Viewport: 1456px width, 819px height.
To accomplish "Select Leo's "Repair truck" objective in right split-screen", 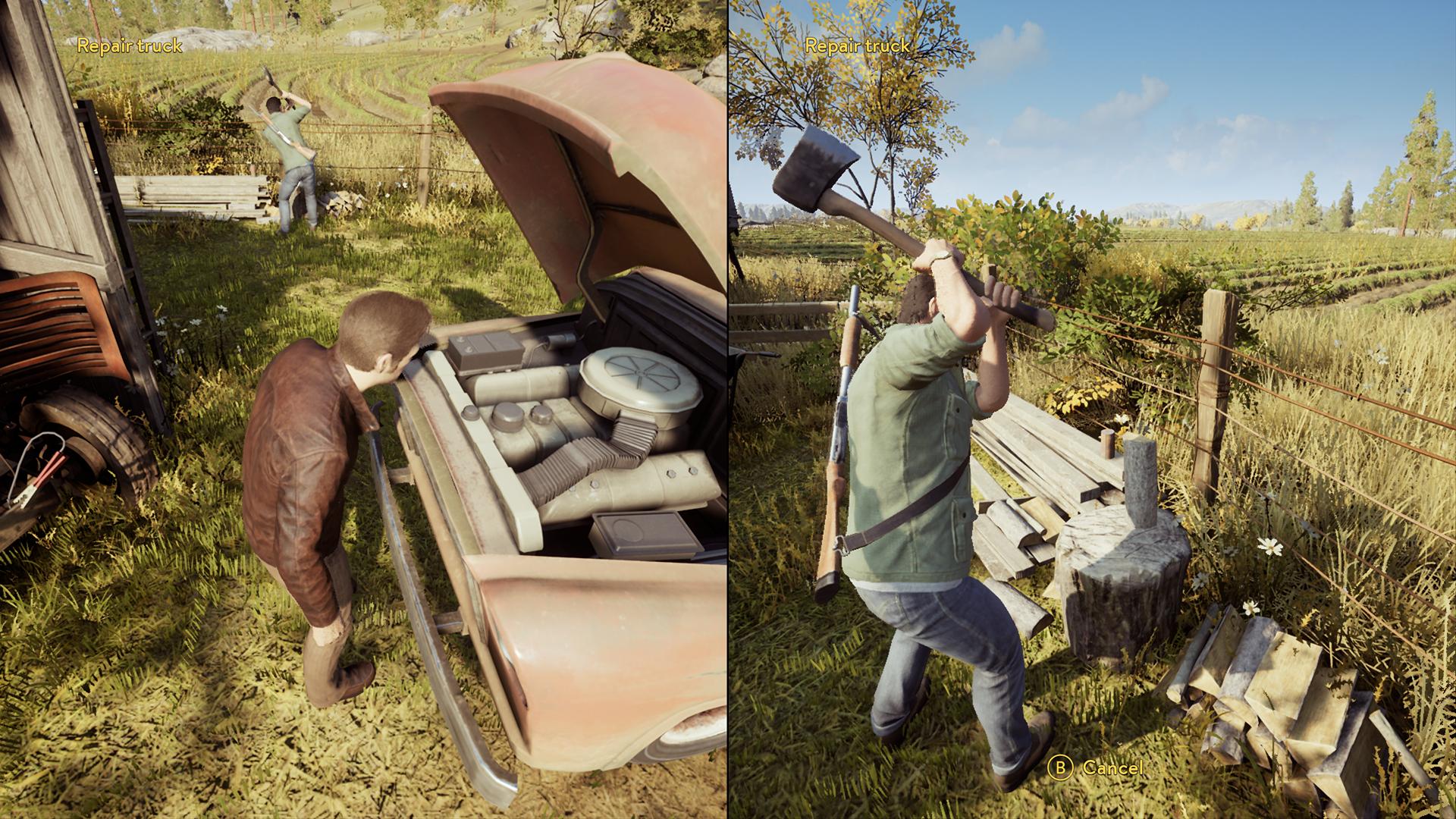I will (857, 45).
